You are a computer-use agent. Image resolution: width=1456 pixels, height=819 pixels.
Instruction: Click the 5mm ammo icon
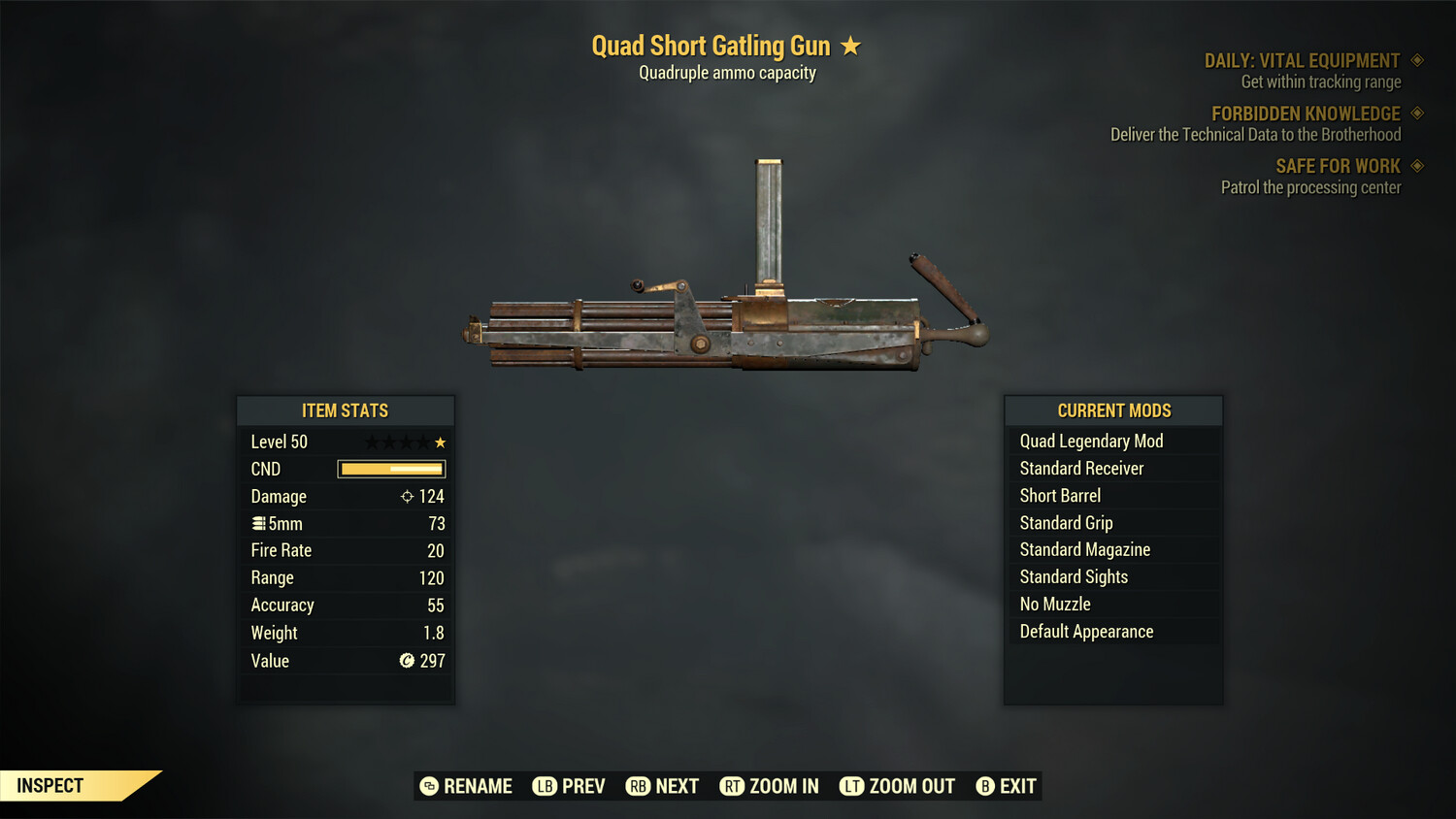coord(258,523)
